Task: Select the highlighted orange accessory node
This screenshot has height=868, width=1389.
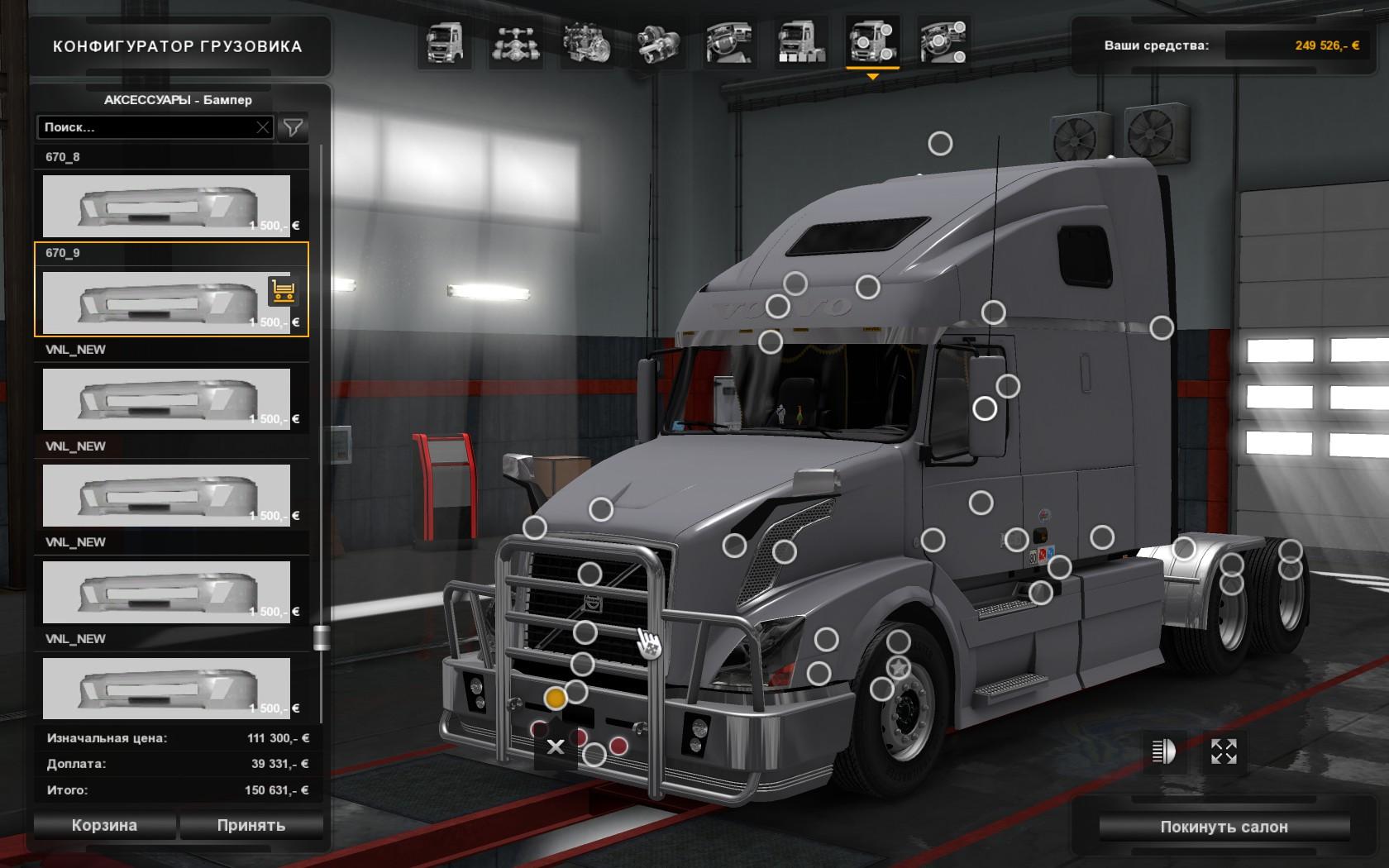Action: tap(556, 699)
